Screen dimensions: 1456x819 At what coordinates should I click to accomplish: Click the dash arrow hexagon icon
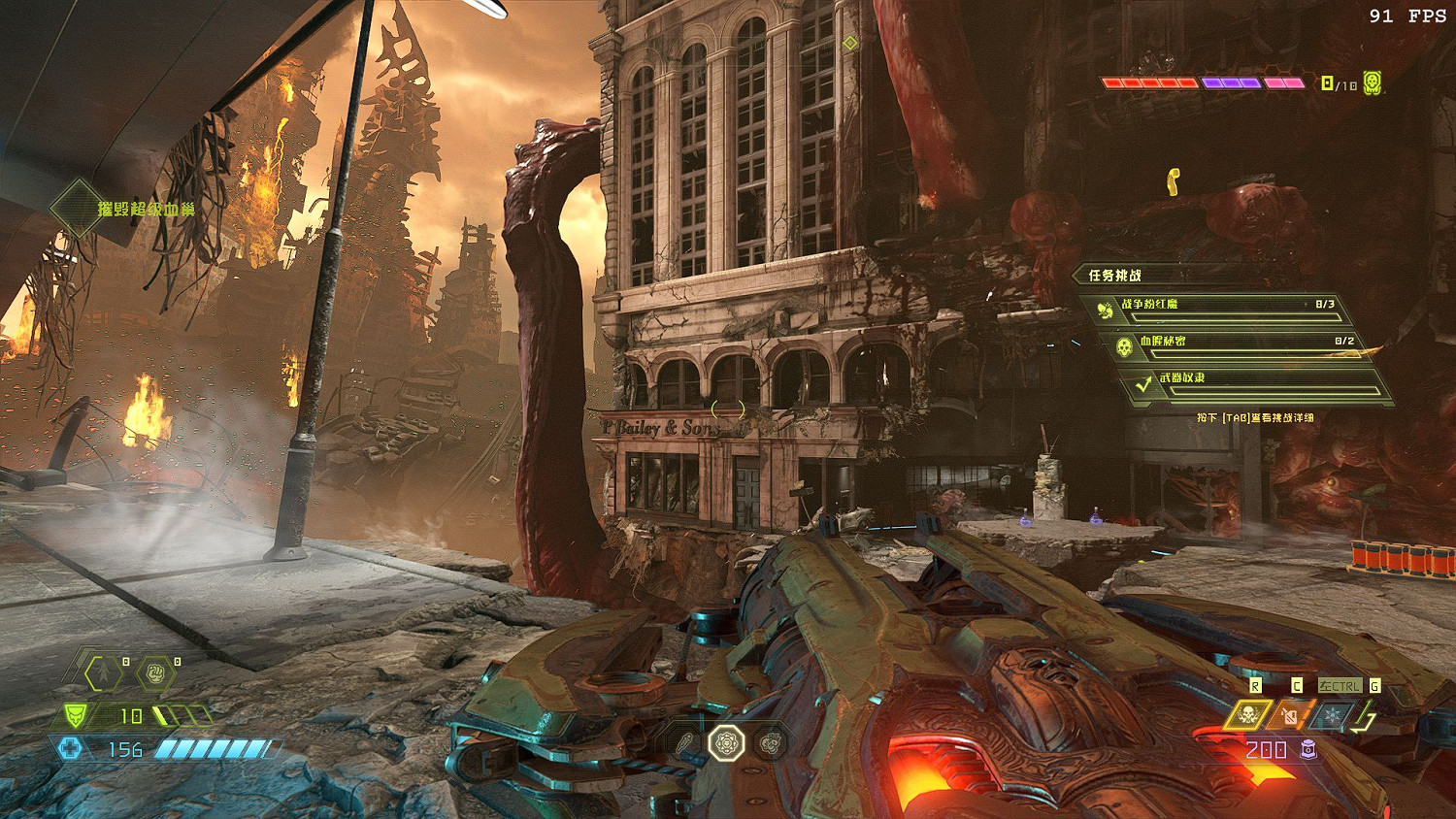pos(104,672)
